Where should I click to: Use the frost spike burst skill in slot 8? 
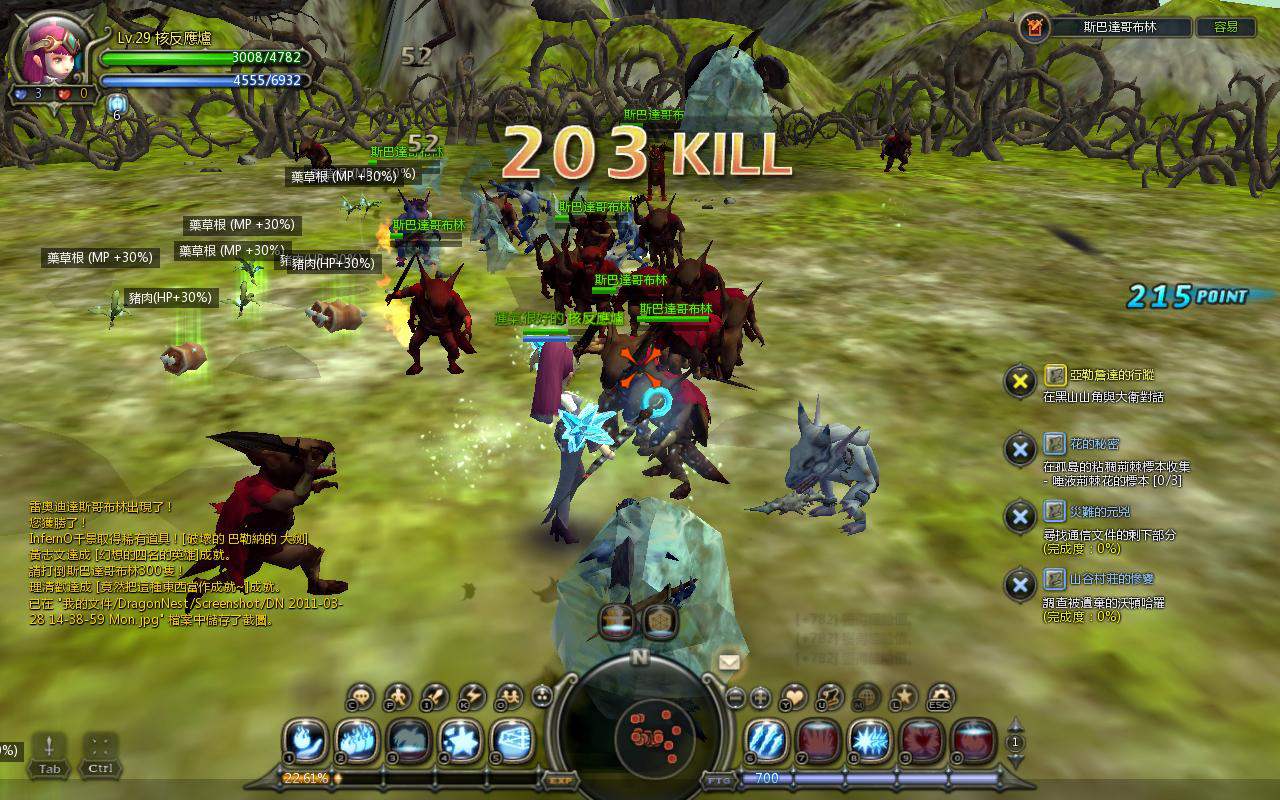(x=870, y=741)
